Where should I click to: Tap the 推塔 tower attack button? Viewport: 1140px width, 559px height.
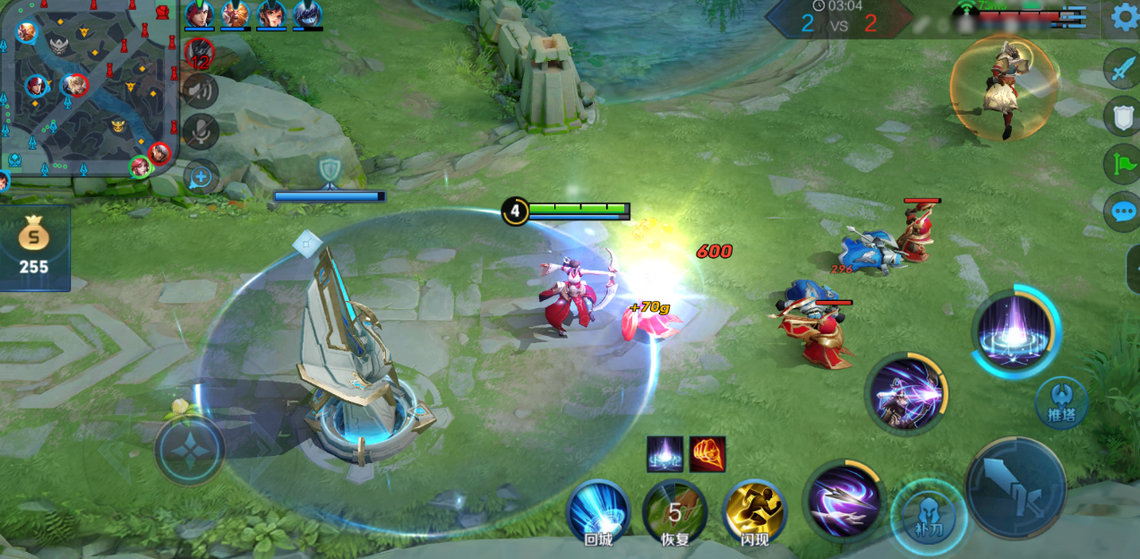tap(1061, 402)
